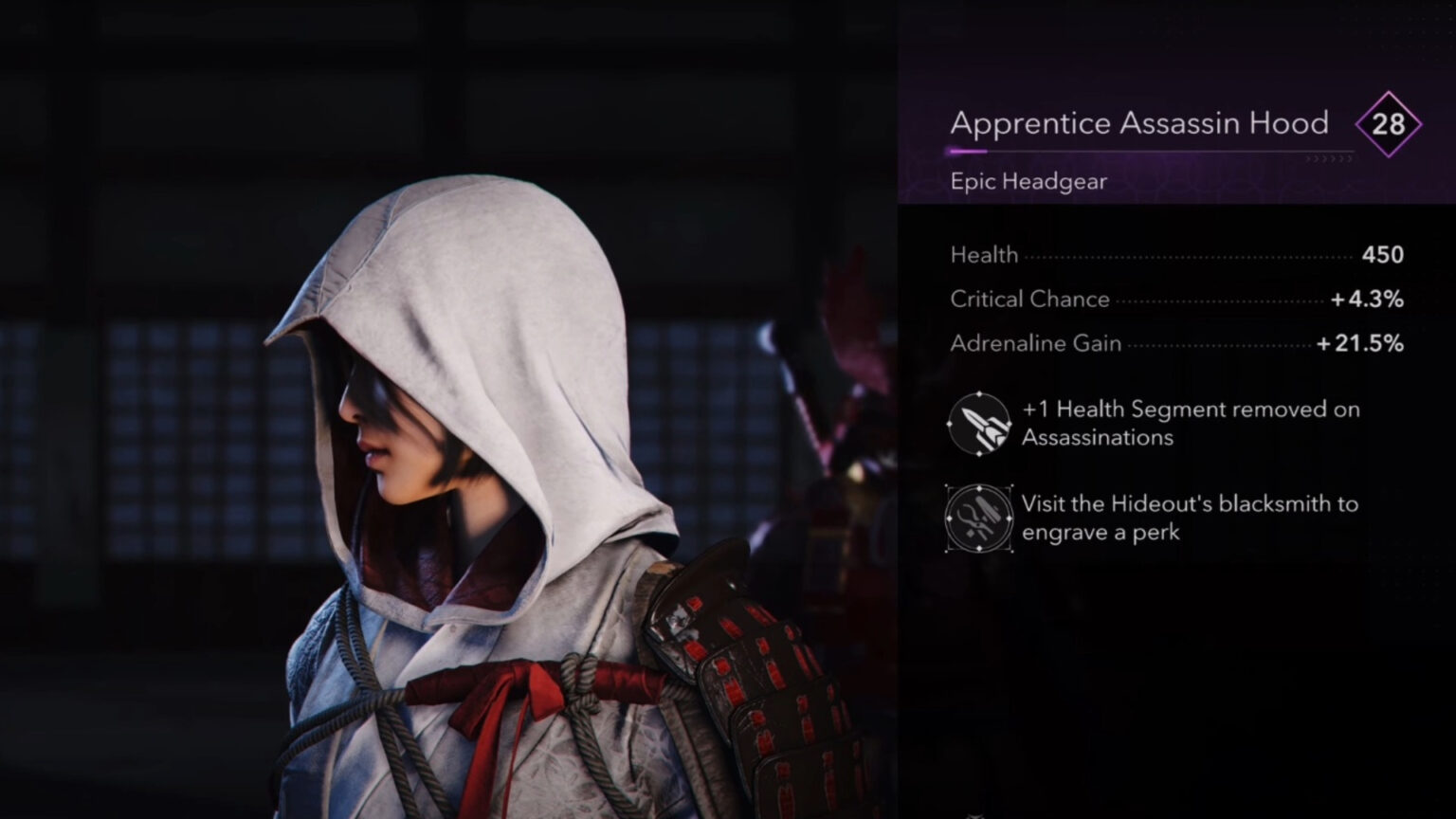Screen dimensions: 1456x819
Task: Enable the engraving slot for this headgear
Action: tap(979, 519)
